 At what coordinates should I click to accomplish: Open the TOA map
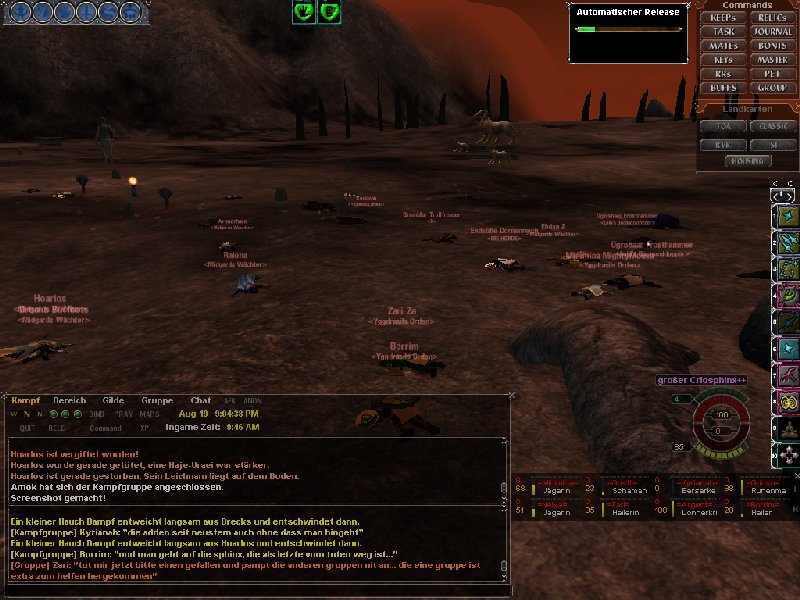click(x=723, y=127)
